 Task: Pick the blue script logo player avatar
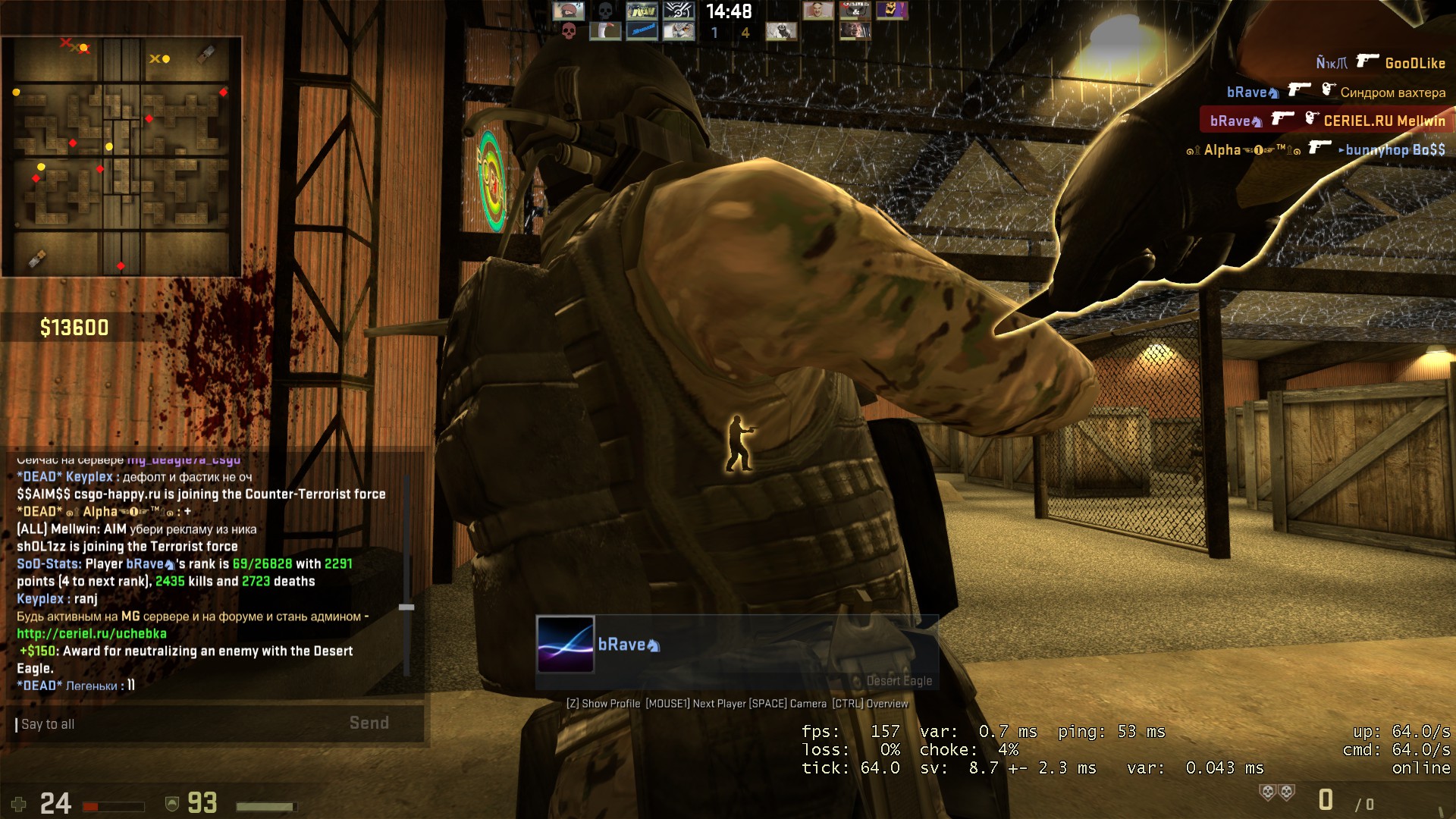[642, 31]
